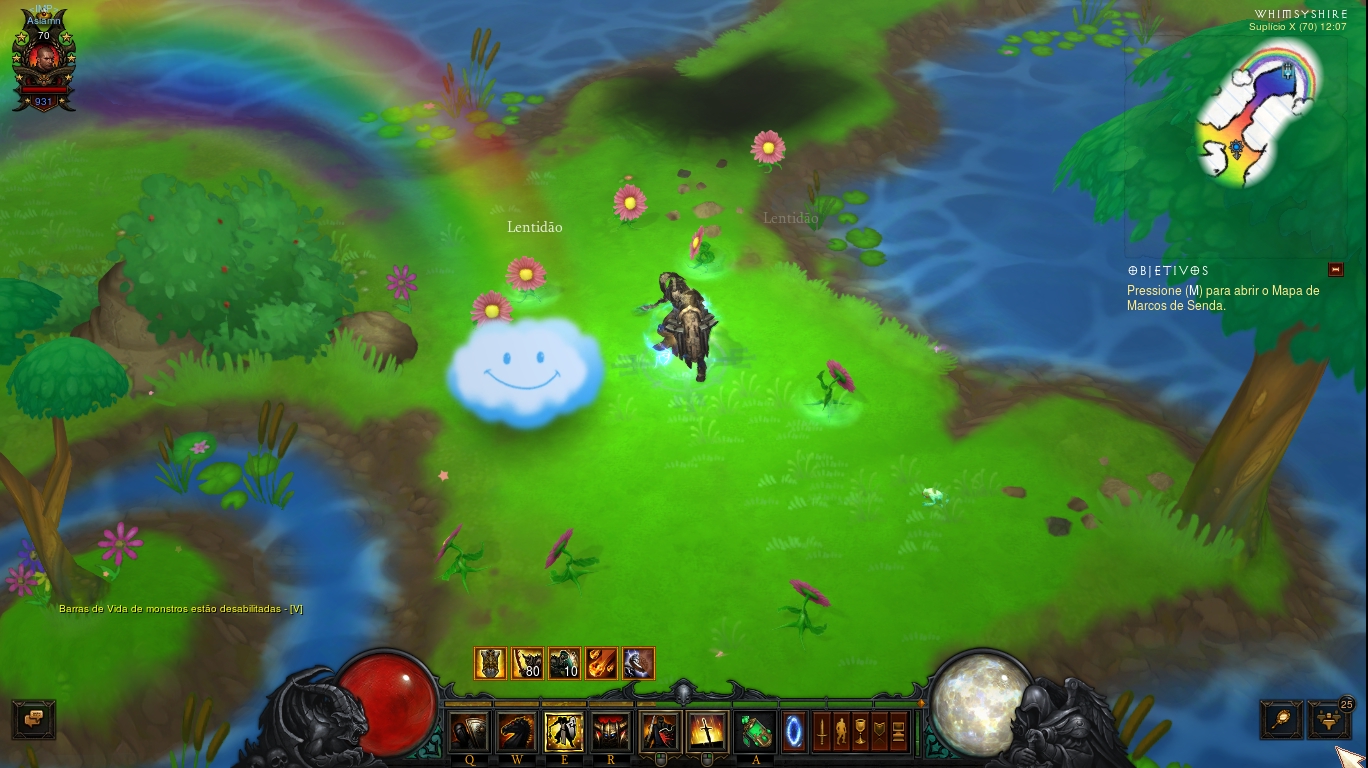Open the blue town portal

tap(794, 731)
